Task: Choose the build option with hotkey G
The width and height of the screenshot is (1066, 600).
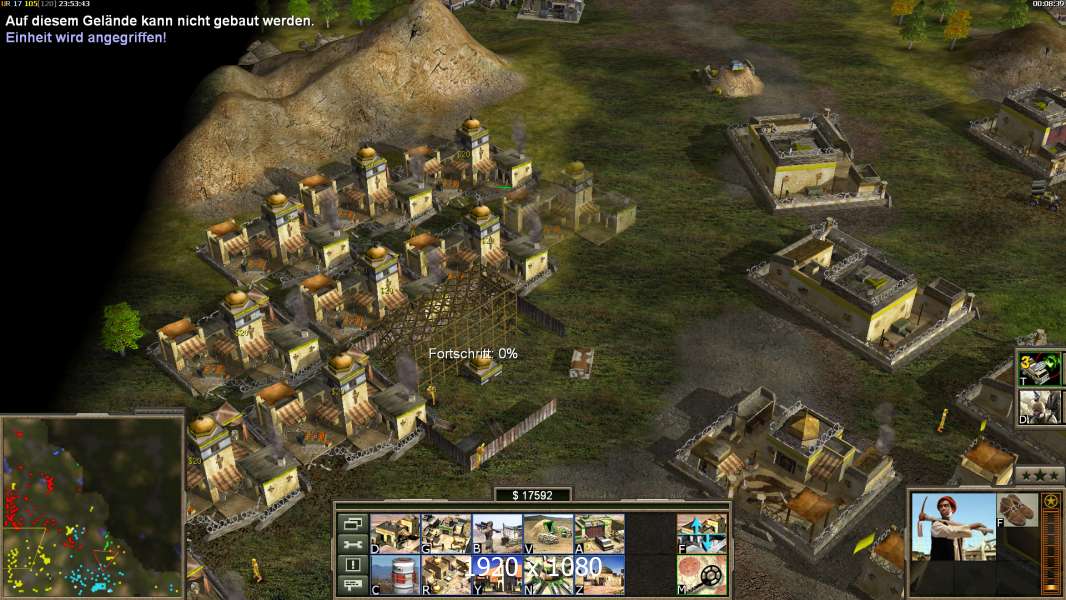Action: coord(446,533)
